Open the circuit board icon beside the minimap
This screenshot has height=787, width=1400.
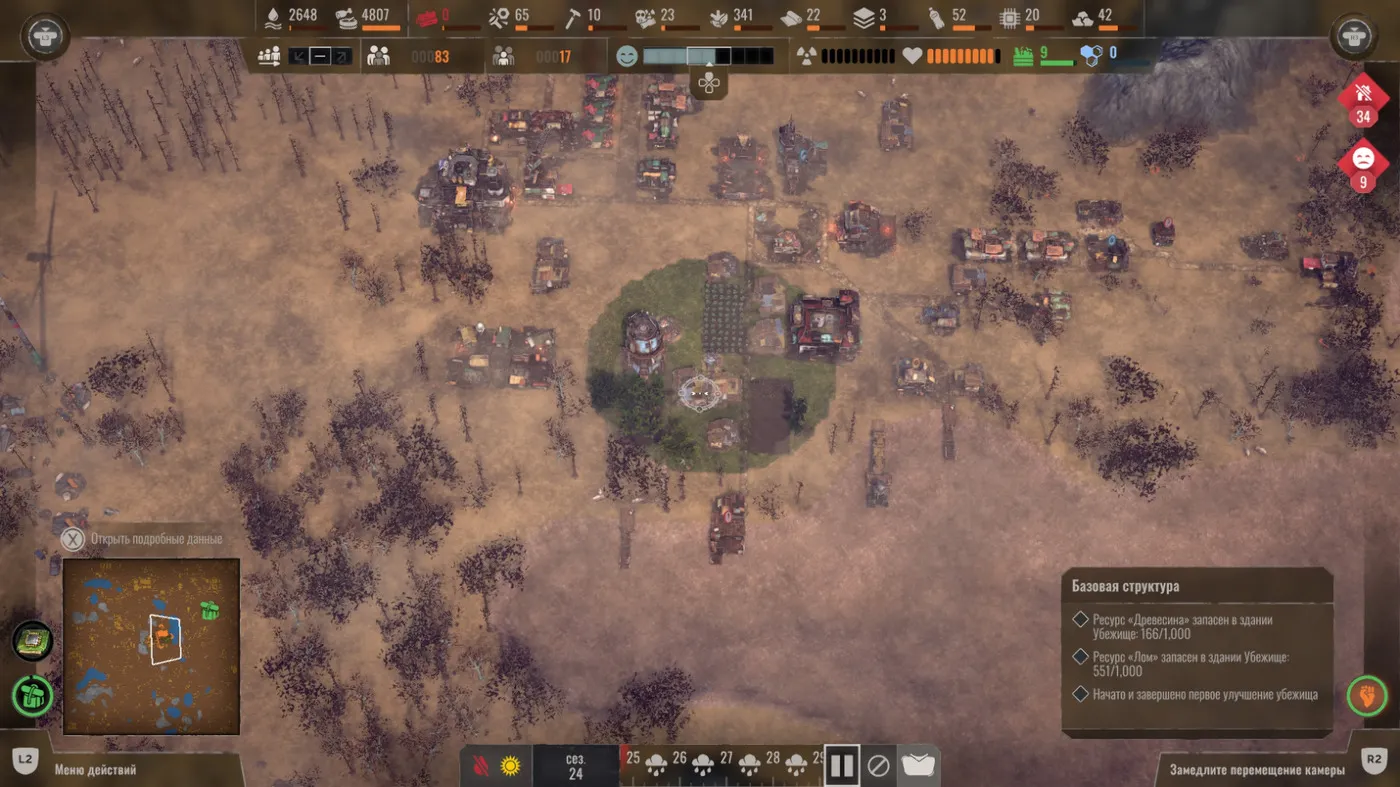click(33, 640)
